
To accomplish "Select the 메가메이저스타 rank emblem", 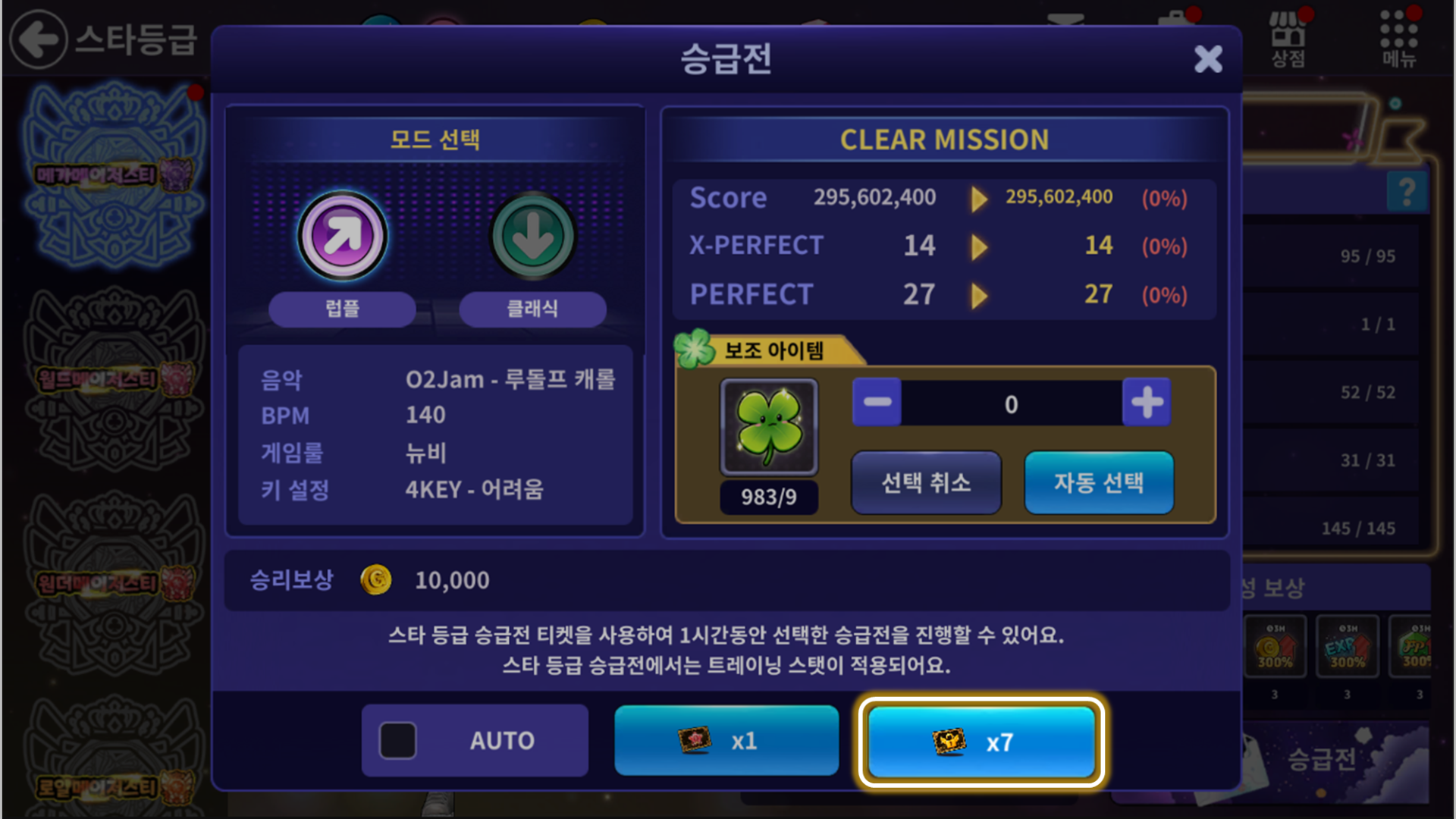I will [114, 176].
